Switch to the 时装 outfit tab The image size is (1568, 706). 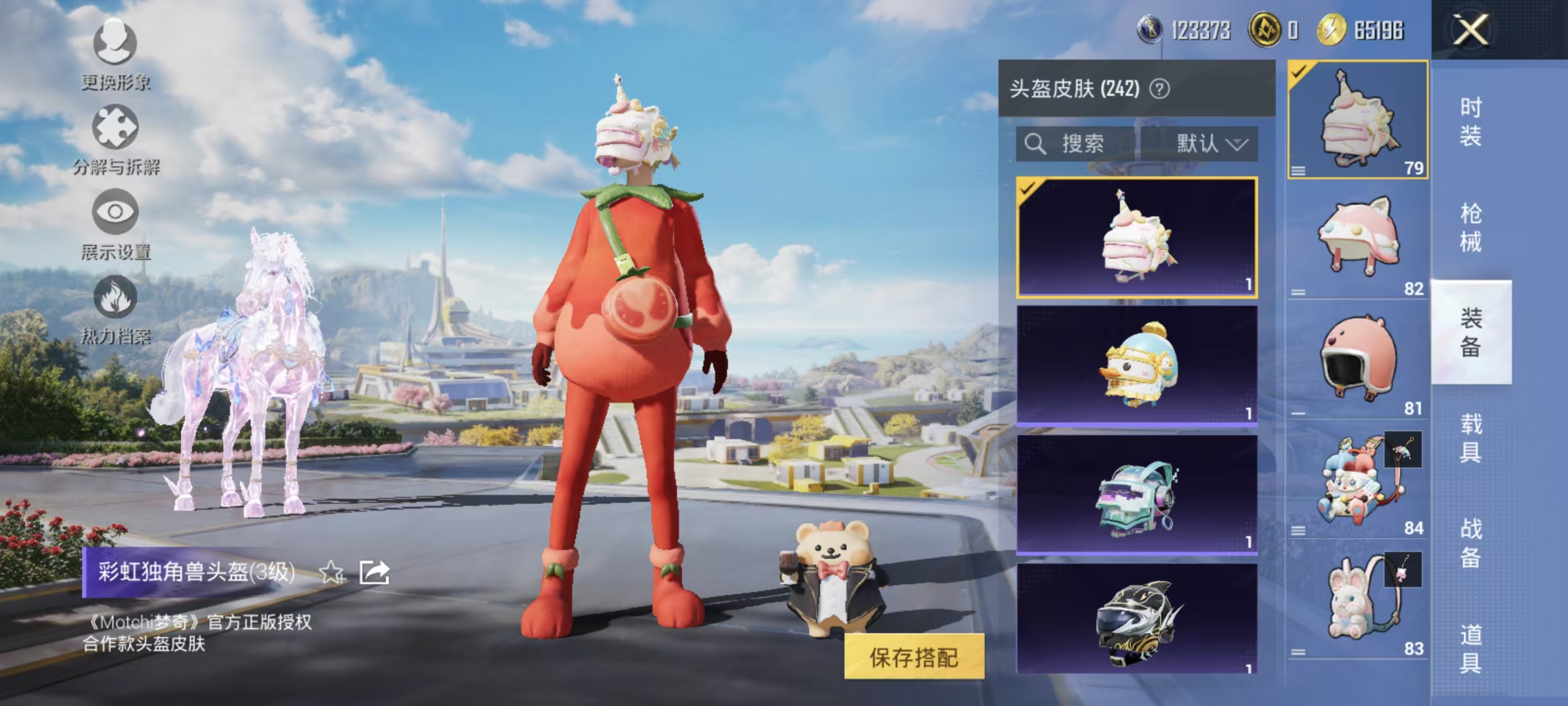[1470, 122]
